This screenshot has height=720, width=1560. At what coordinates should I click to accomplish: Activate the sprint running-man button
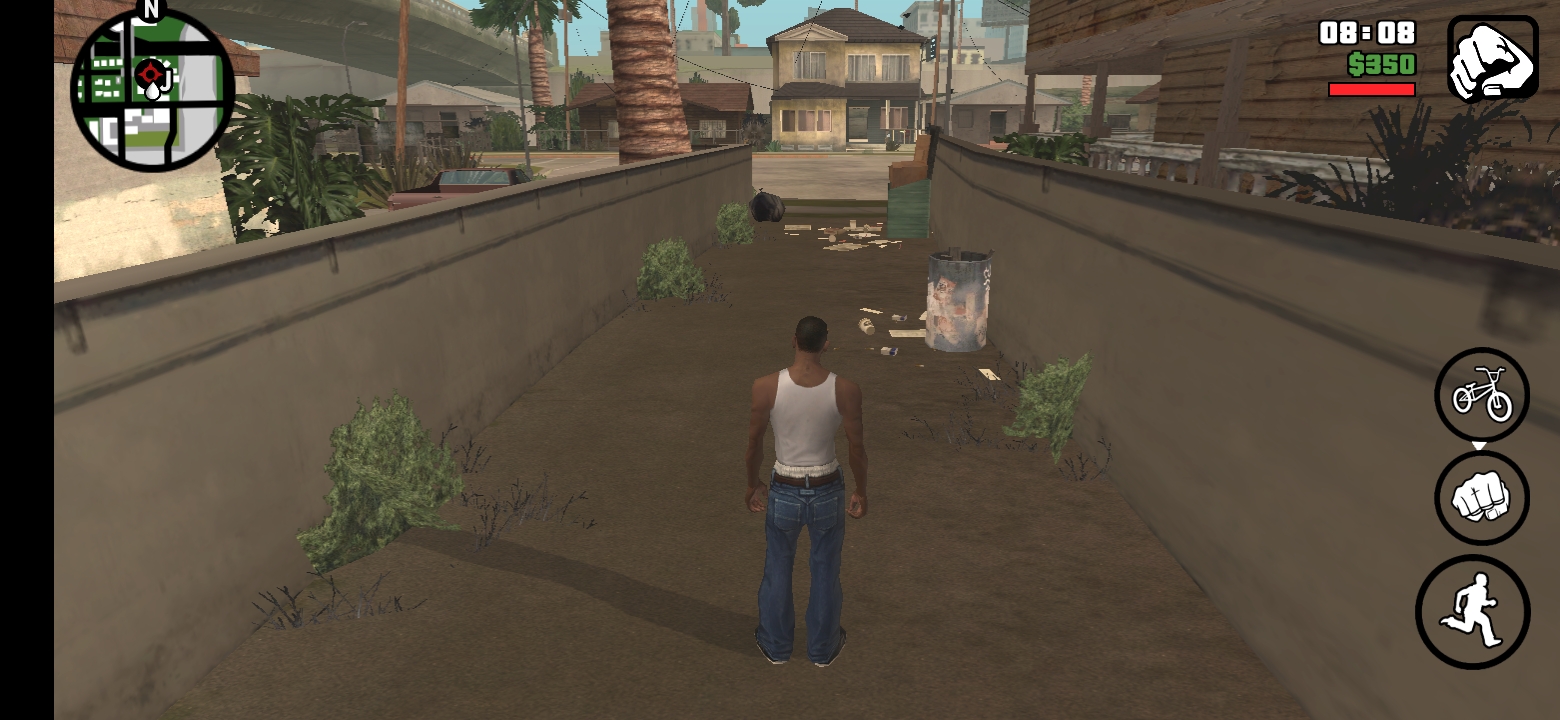pyautogui.click(x=1473, y=612)
